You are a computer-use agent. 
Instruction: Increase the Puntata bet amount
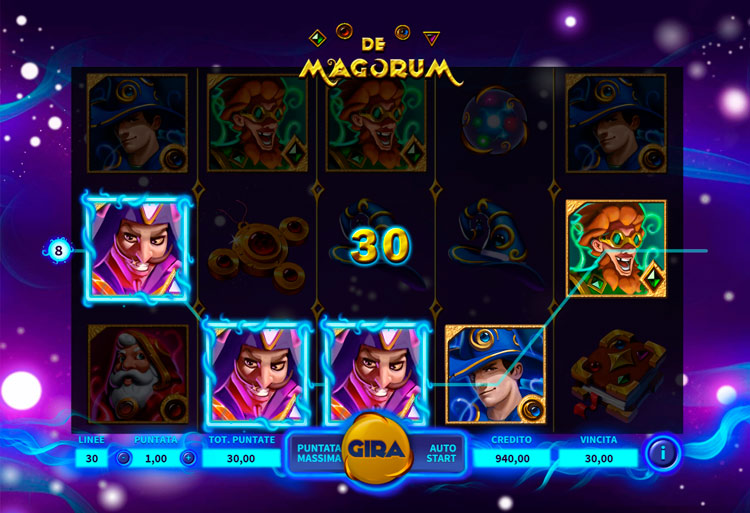[x=187, y=458]
